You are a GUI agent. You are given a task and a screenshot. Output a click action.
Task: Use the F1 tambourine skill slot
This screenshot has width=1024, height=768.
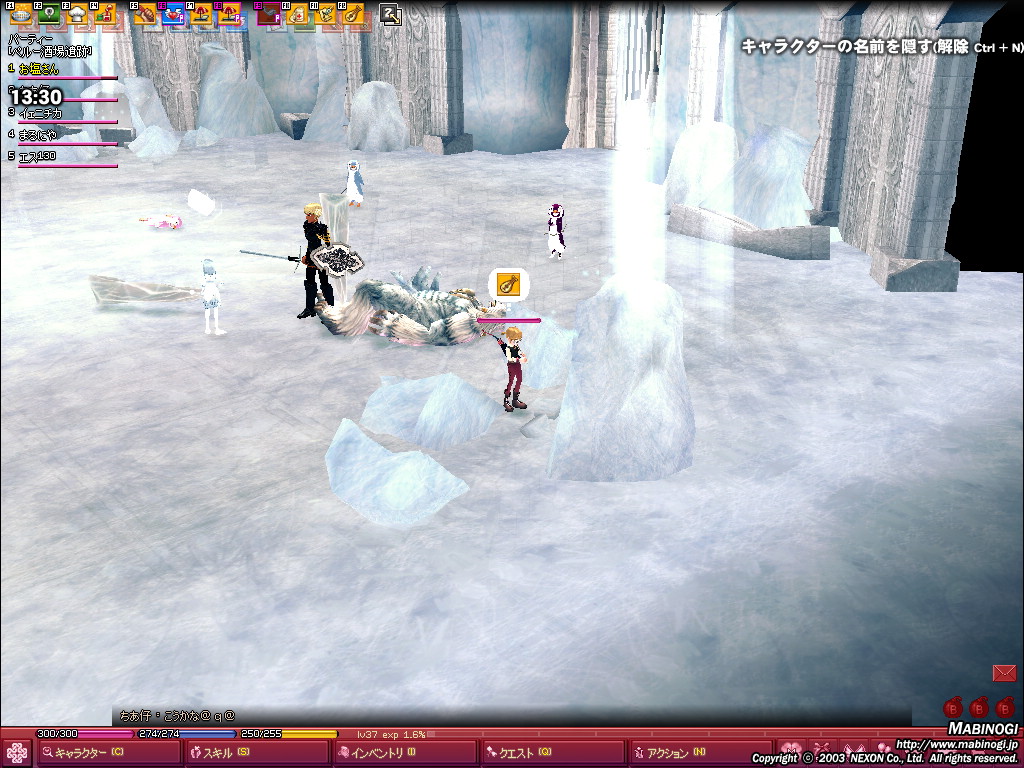pos(19,14)
